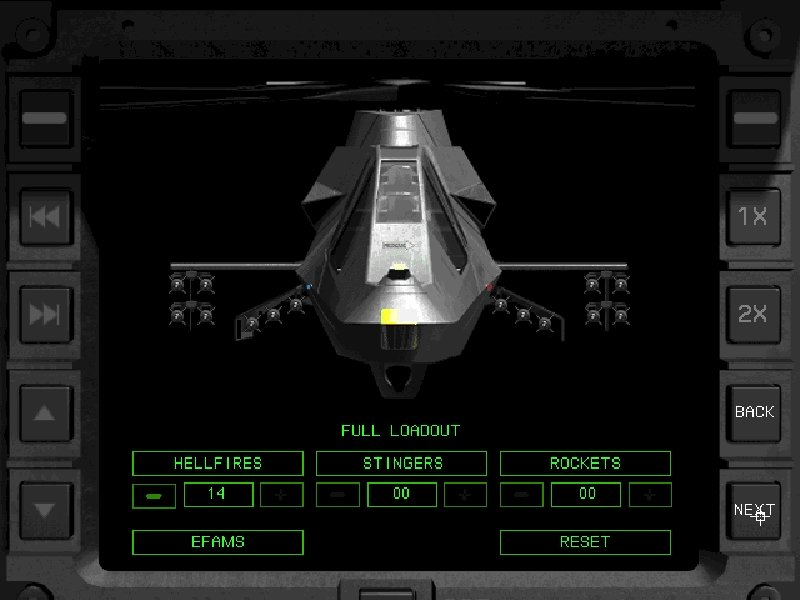Increase the Hellfires count

click(x=281, y=495)
